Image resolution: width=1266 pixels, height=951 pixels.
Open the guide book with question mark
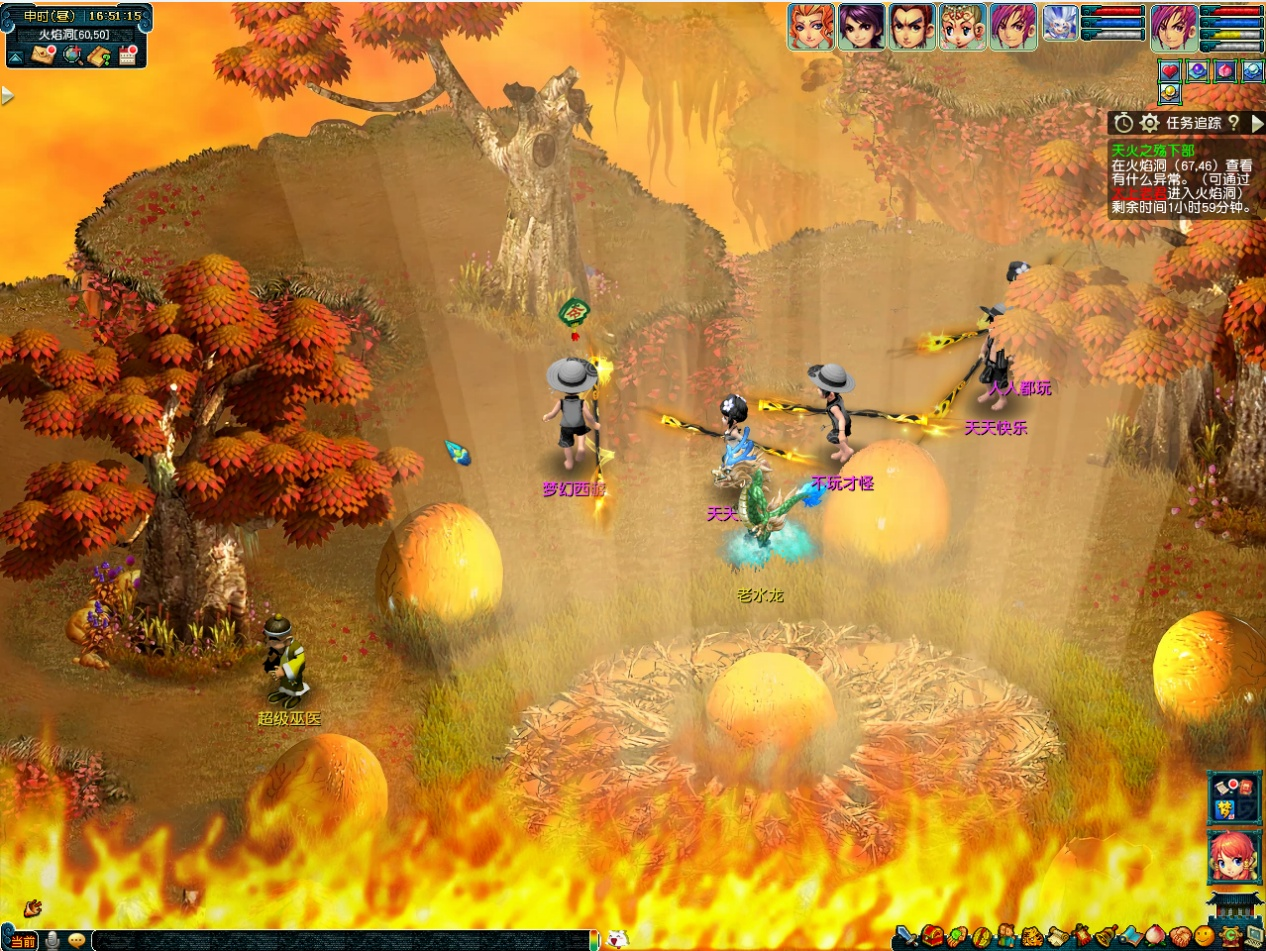[x=98, y=56]
